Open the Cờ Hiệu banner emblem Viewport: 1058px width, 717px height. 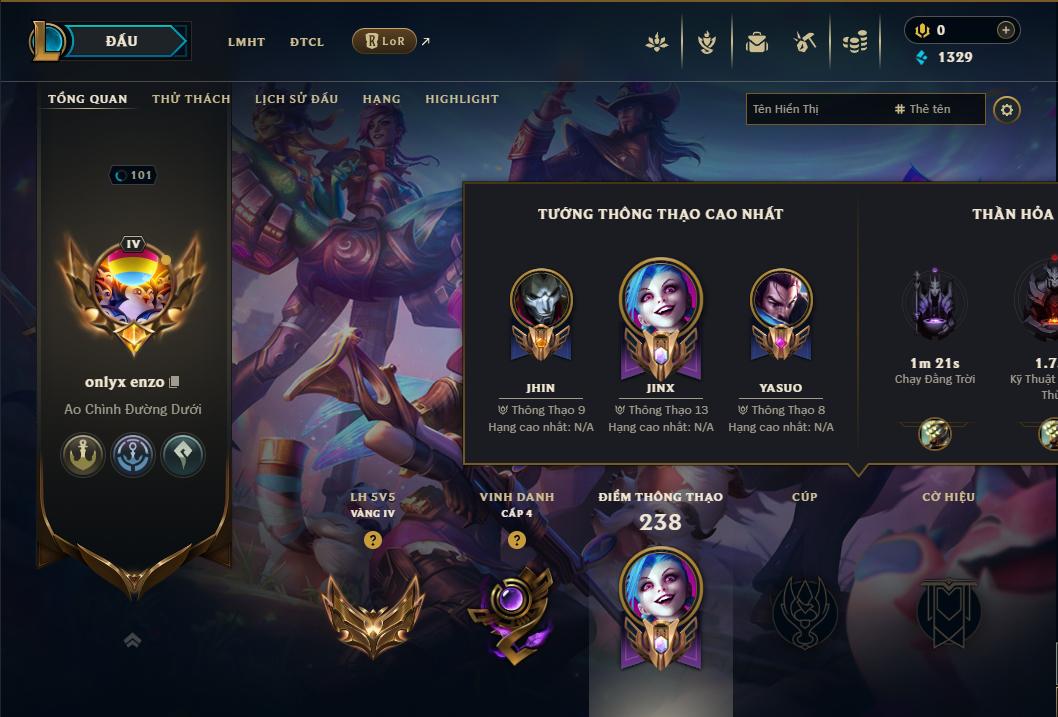(947, 611)
